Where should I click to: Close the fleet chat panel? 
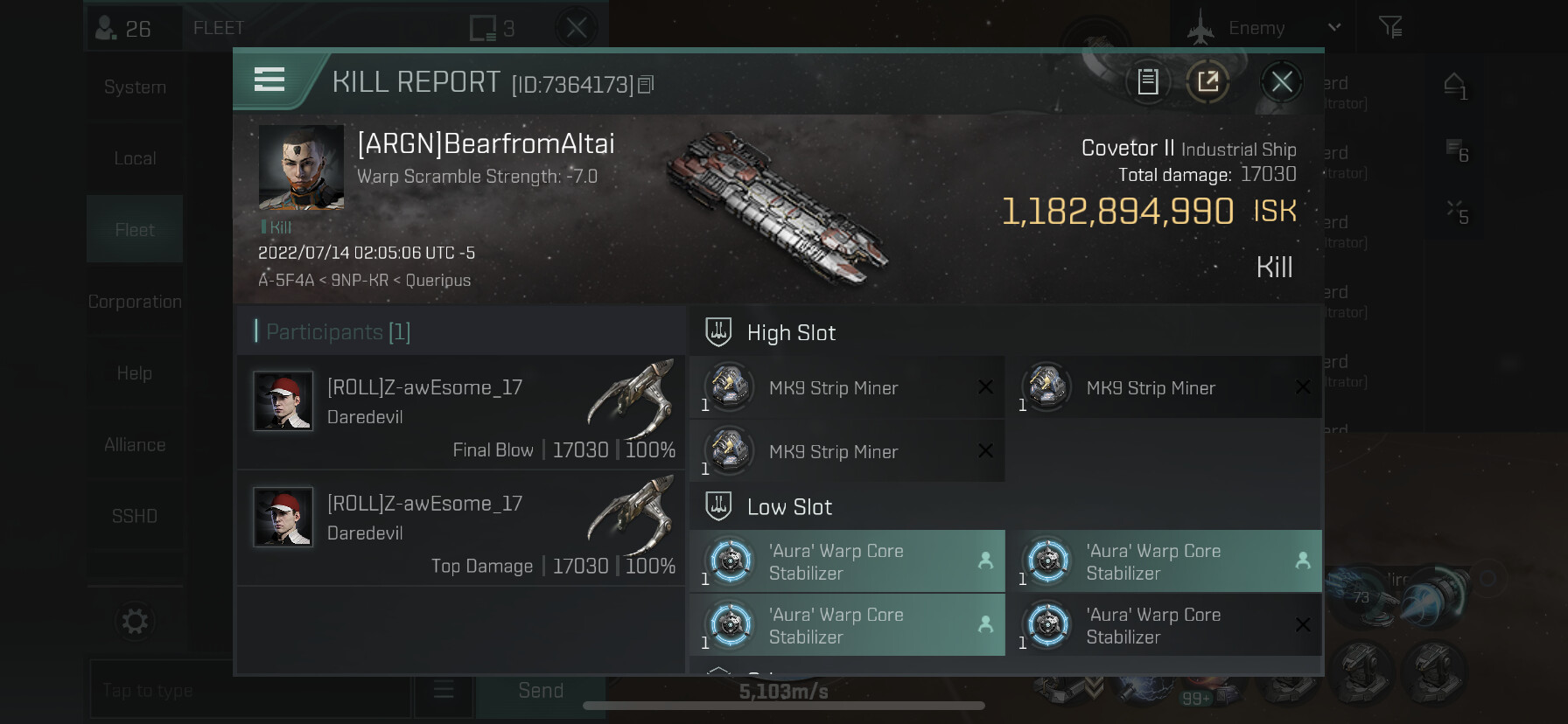pos(576,28)
